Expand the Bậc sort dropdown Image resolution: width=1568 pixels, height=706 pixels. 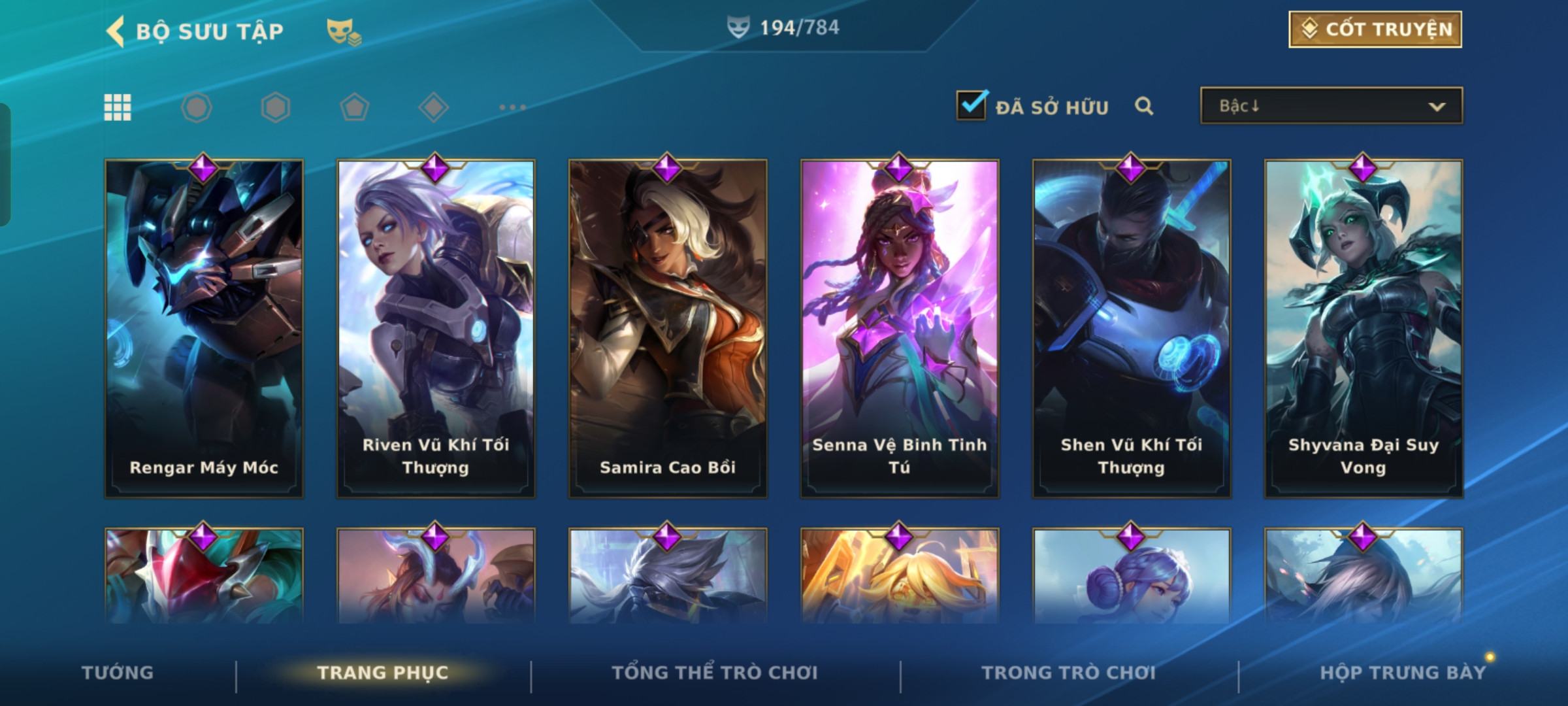click(x=1331, y=106)
